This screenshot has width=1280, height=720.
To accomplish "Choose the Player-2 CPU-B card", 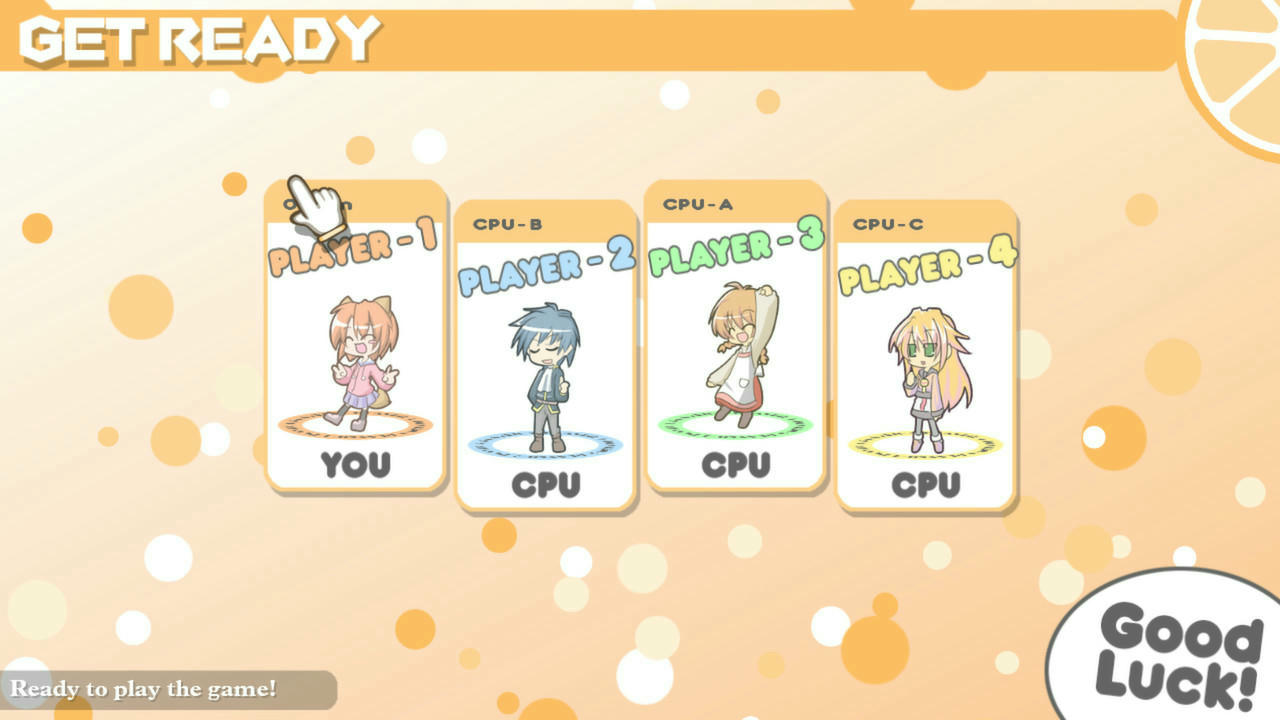I will pyautogui.click(x=546, y=358).
